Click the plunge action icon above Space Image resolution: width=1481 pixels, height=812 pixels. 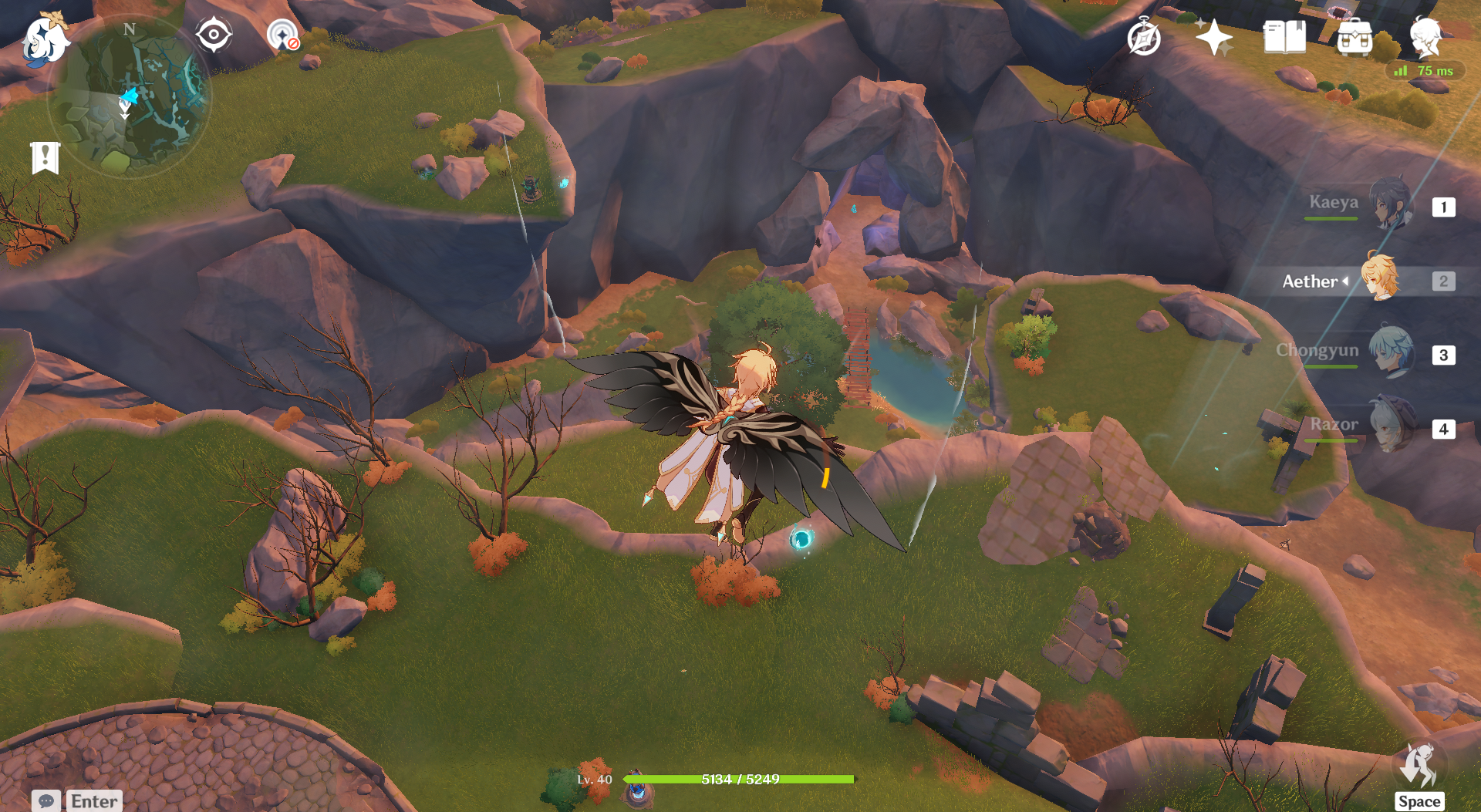tap(1419, 767)
